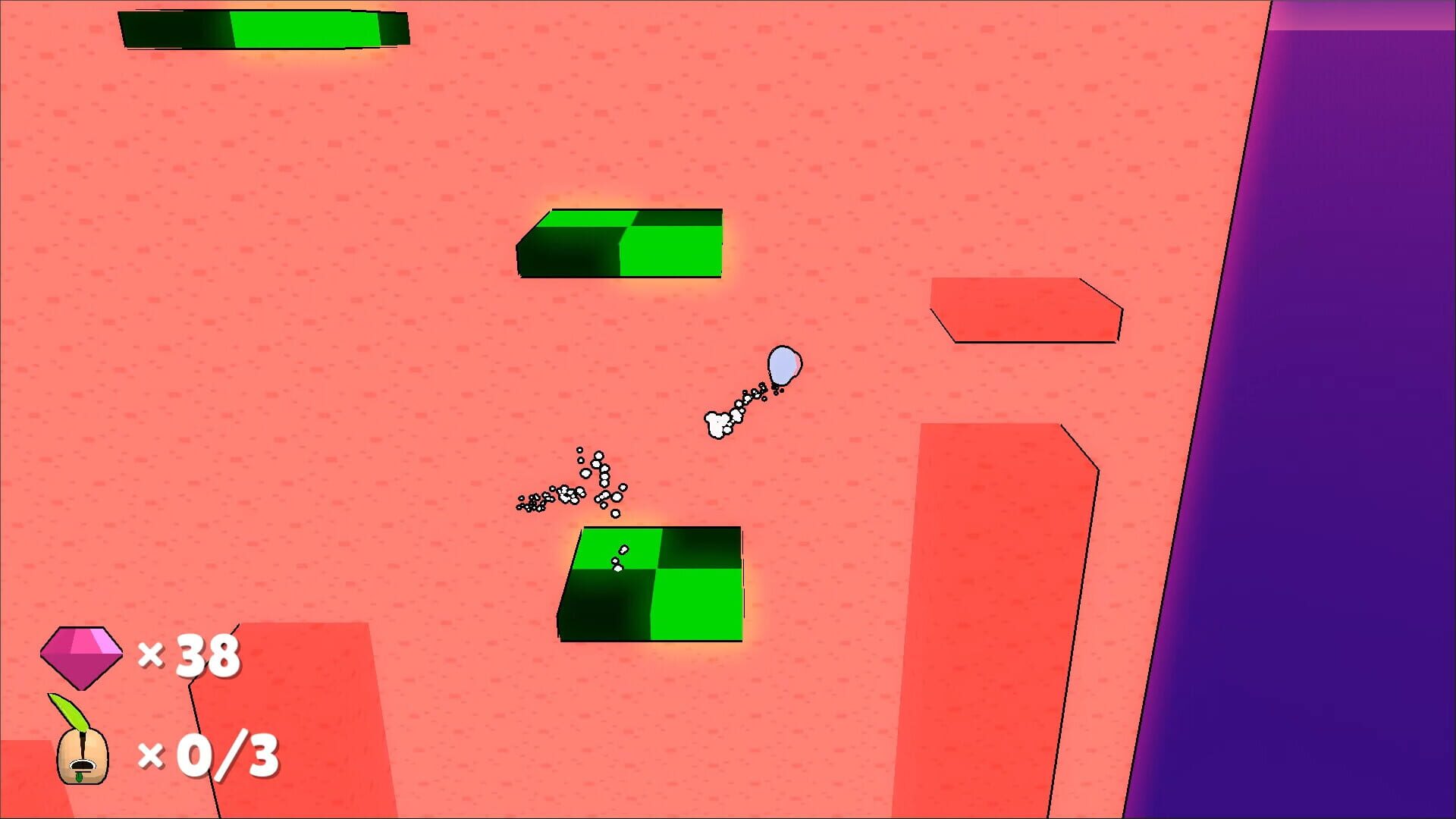1456x819 pixels.
Task: Click the large smoke puff cloud
Action: coord(716,426)
